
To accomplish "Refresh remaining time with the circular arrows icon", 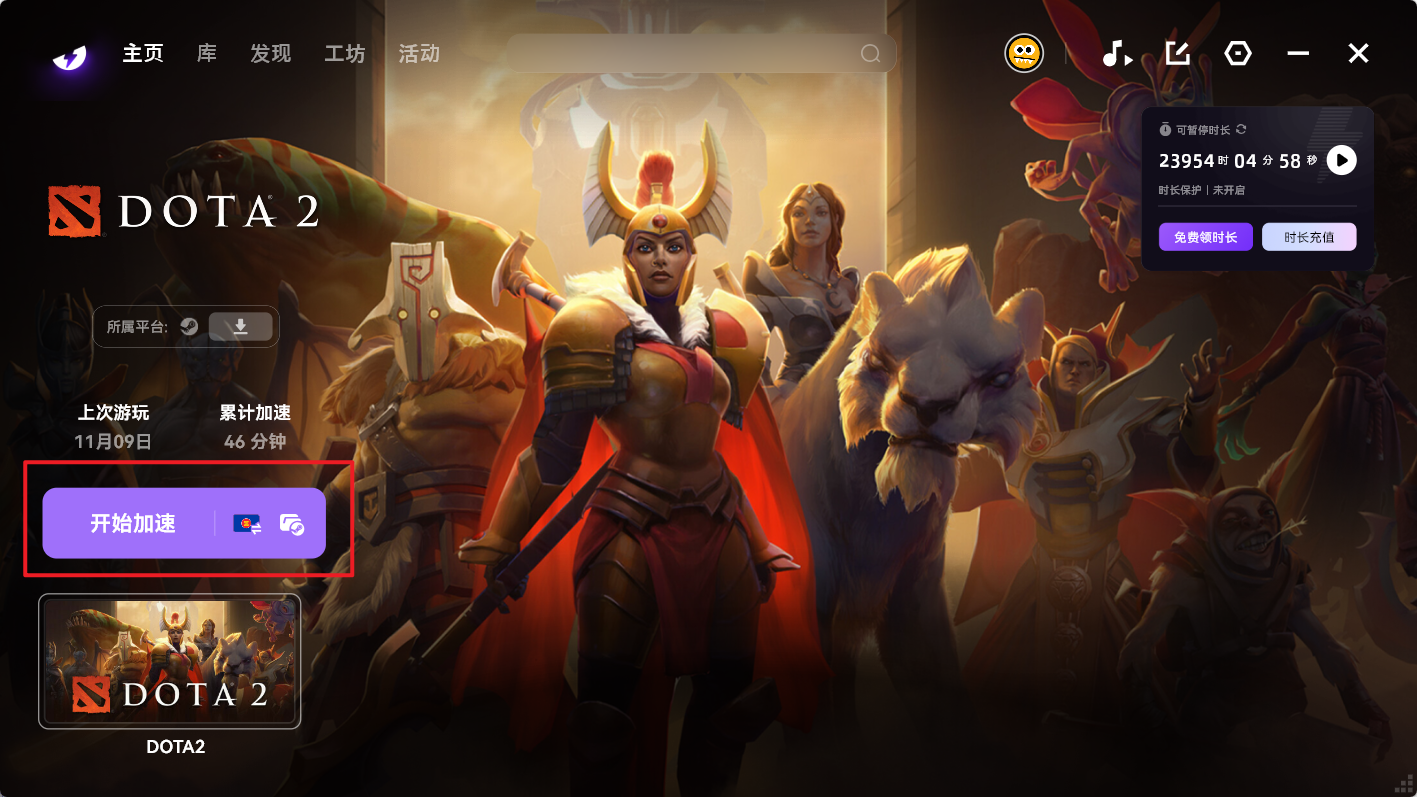I will tap(1241, 129).
